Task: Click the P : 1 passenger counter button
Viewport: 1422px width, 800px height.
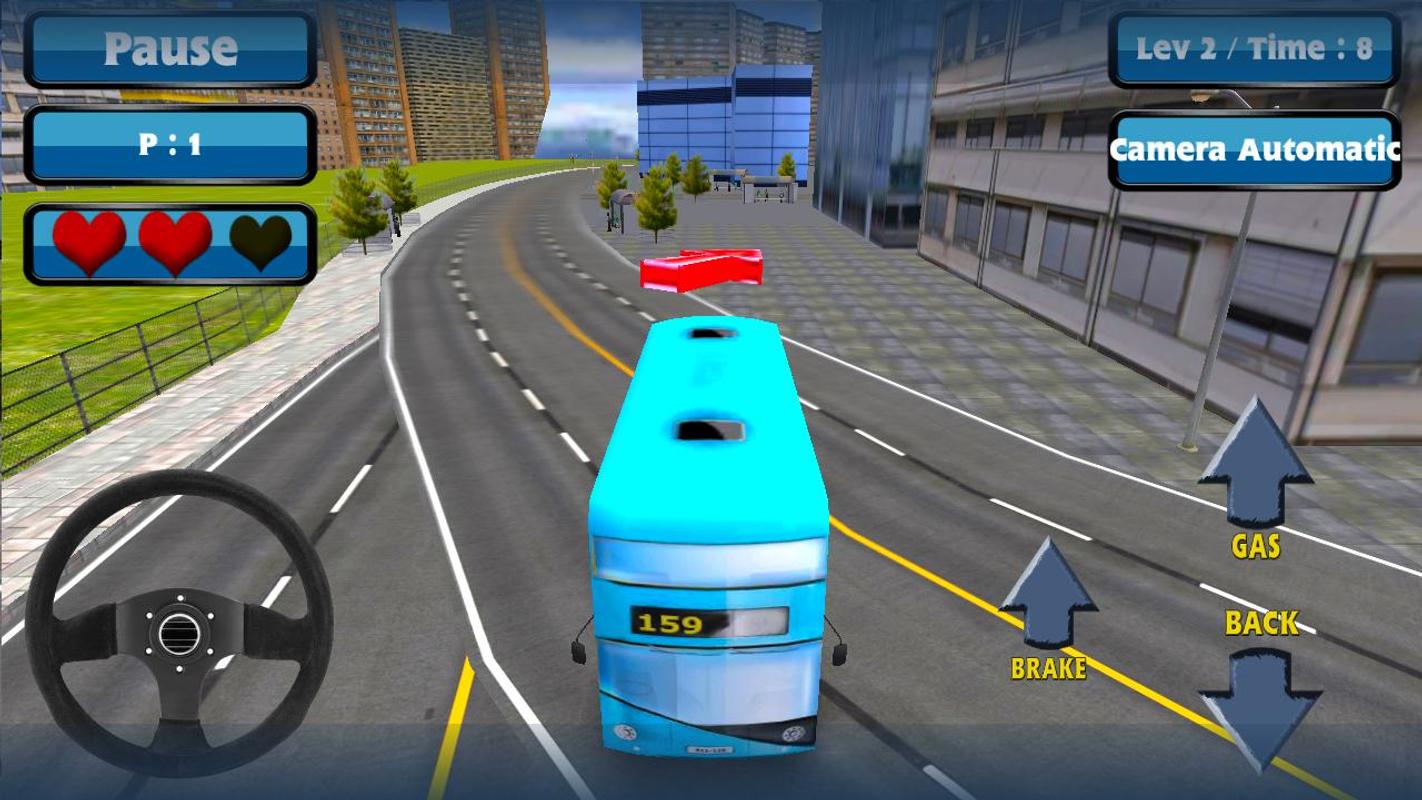Action: pos(172,140)
